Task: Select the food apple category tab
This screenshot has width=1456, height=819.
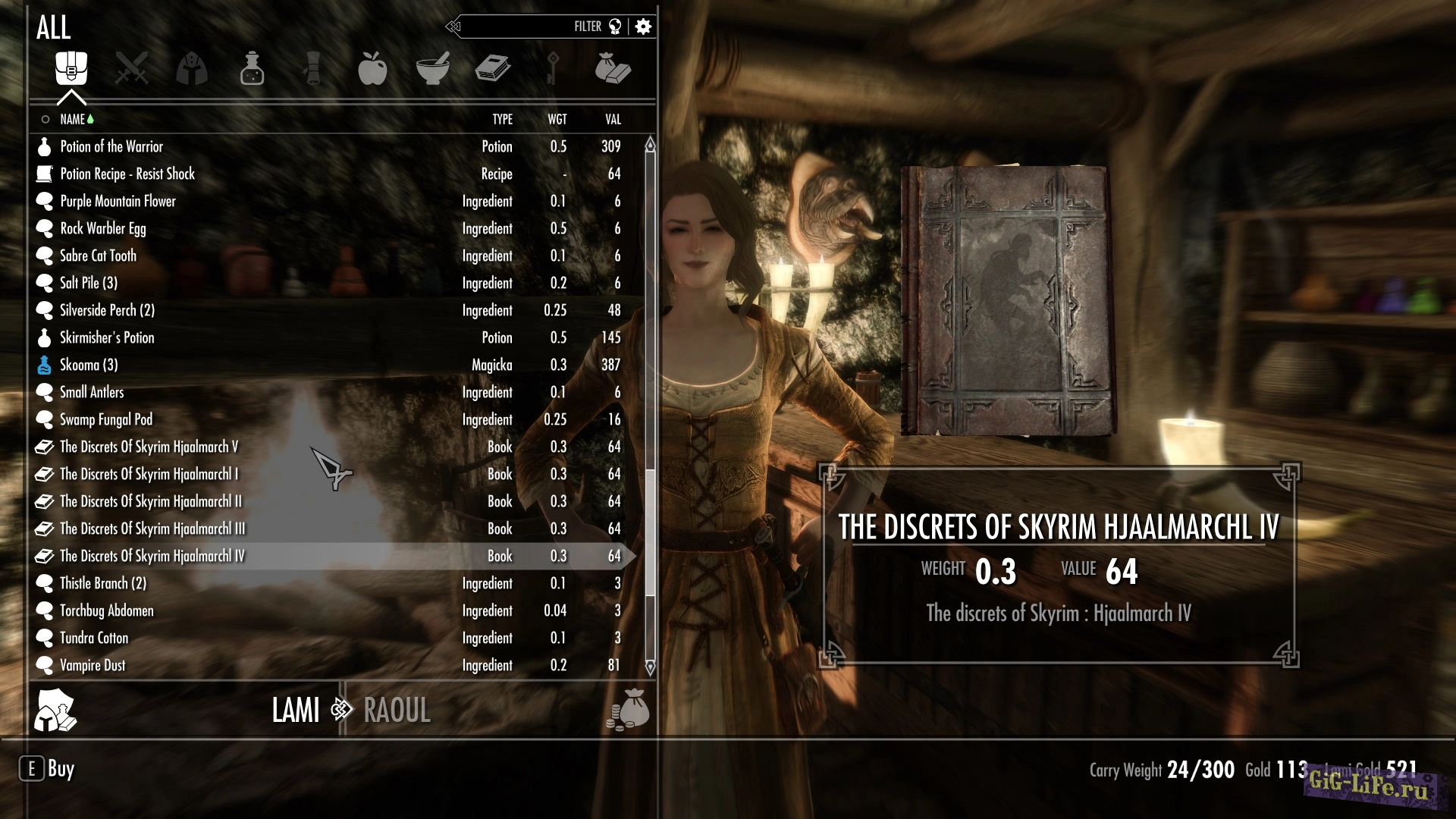Action: click(372, 69)
